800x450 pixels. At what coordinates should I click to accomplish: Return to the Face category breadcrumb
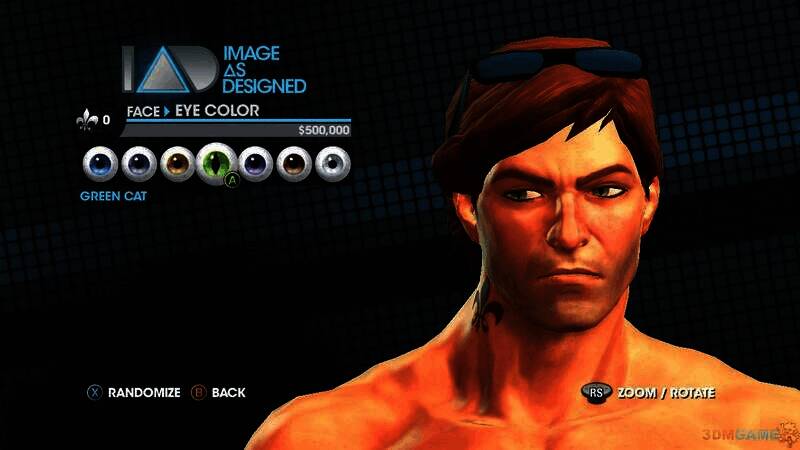click(143, 110)
